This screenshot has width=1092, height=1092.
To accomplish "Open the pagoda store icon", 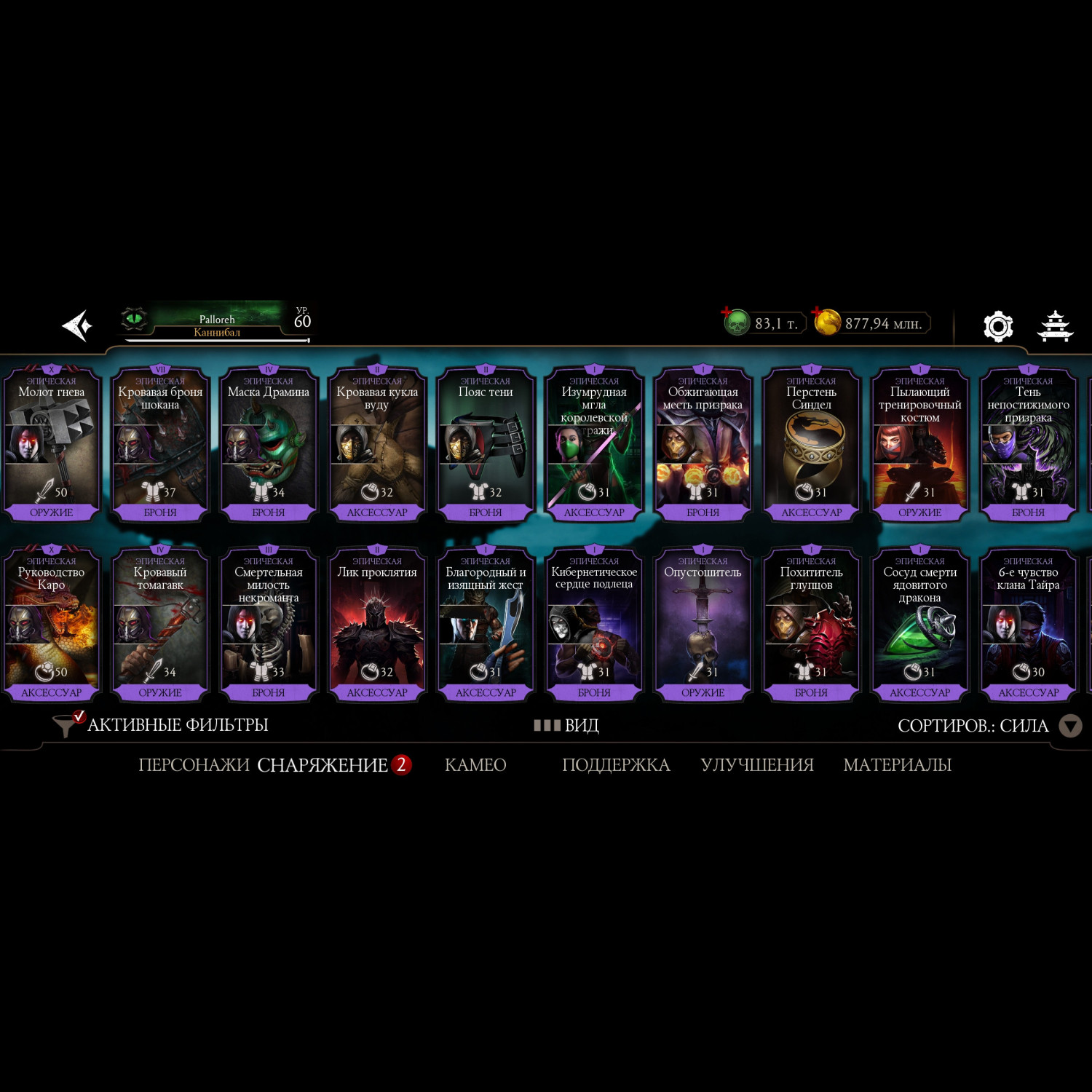I will pos(1055,326).
